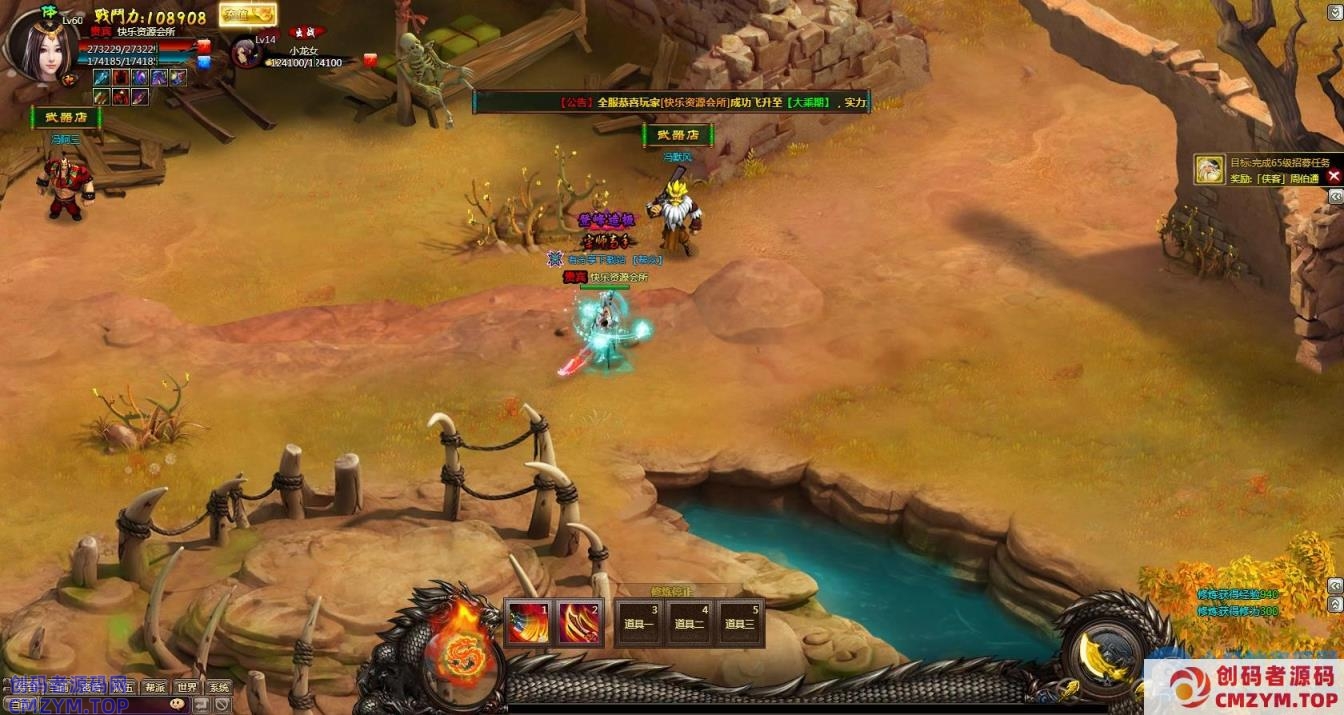Select the 小龙女 pet portrait

pos(247,53)
